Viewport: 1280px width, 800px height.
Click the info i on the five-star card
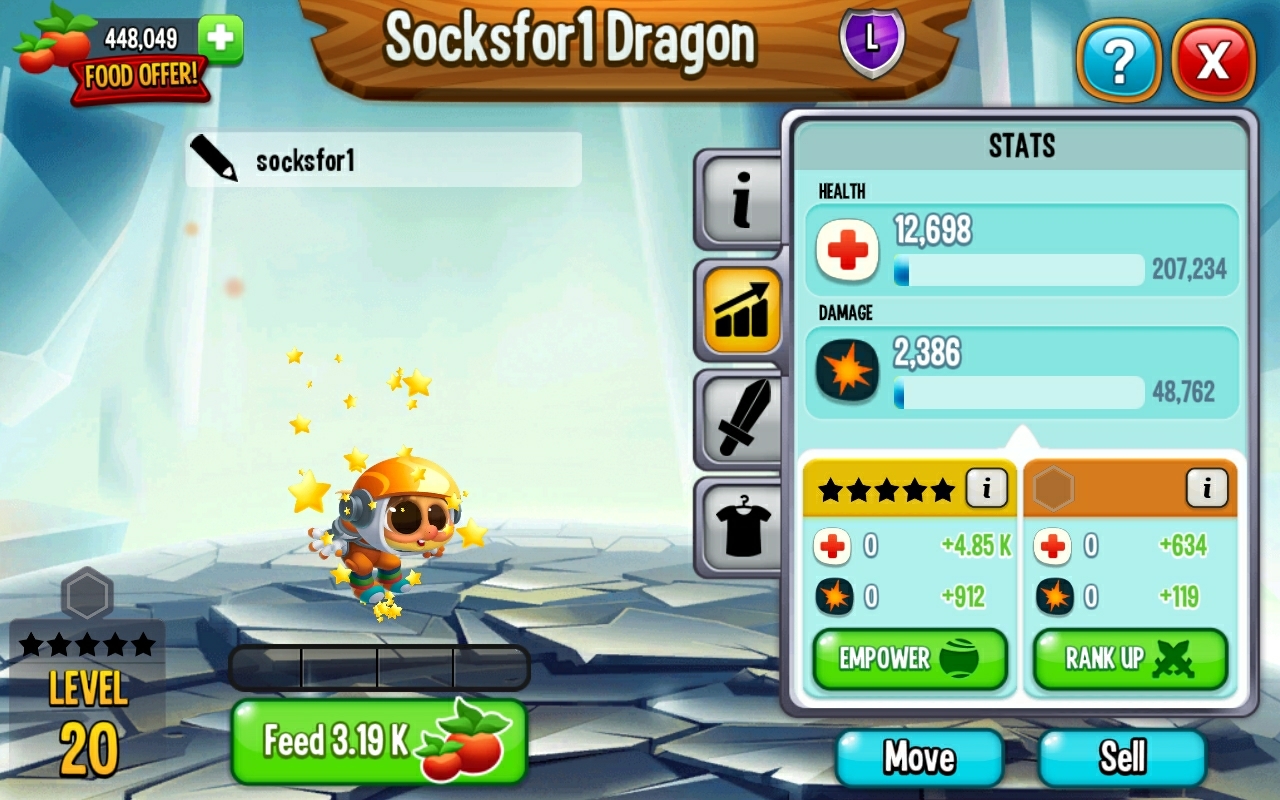click(x=984, y=488)
